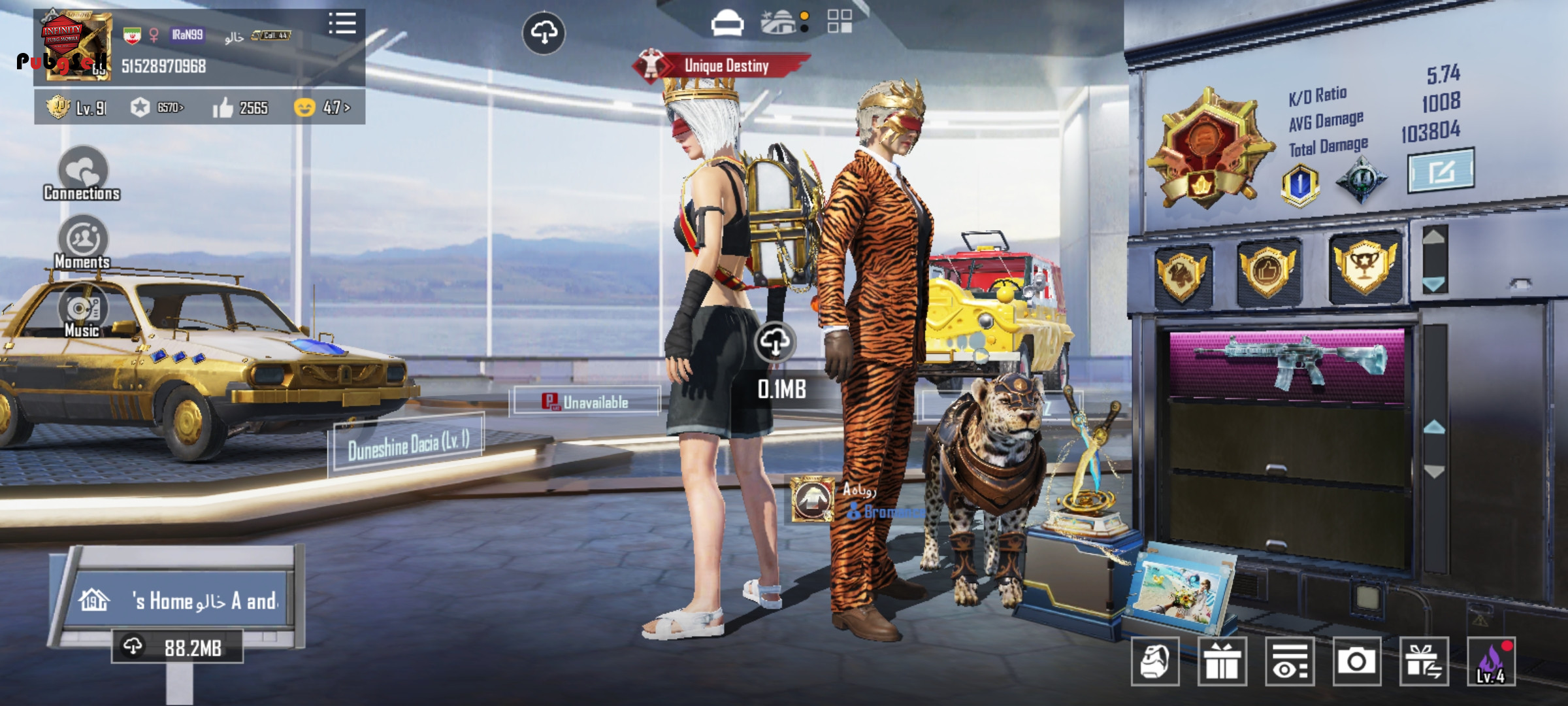This screenshot has width=1568, height=706.
Task: Open the popularity star value 6570
Action: point(157,108)
